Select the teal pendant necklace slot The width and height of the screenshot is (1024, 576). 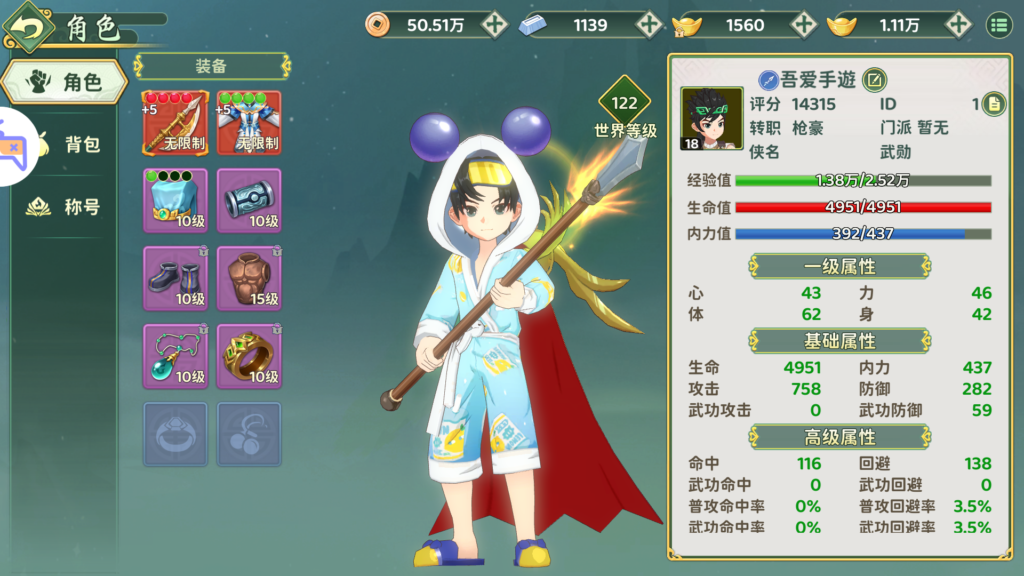tap(176, 355)
